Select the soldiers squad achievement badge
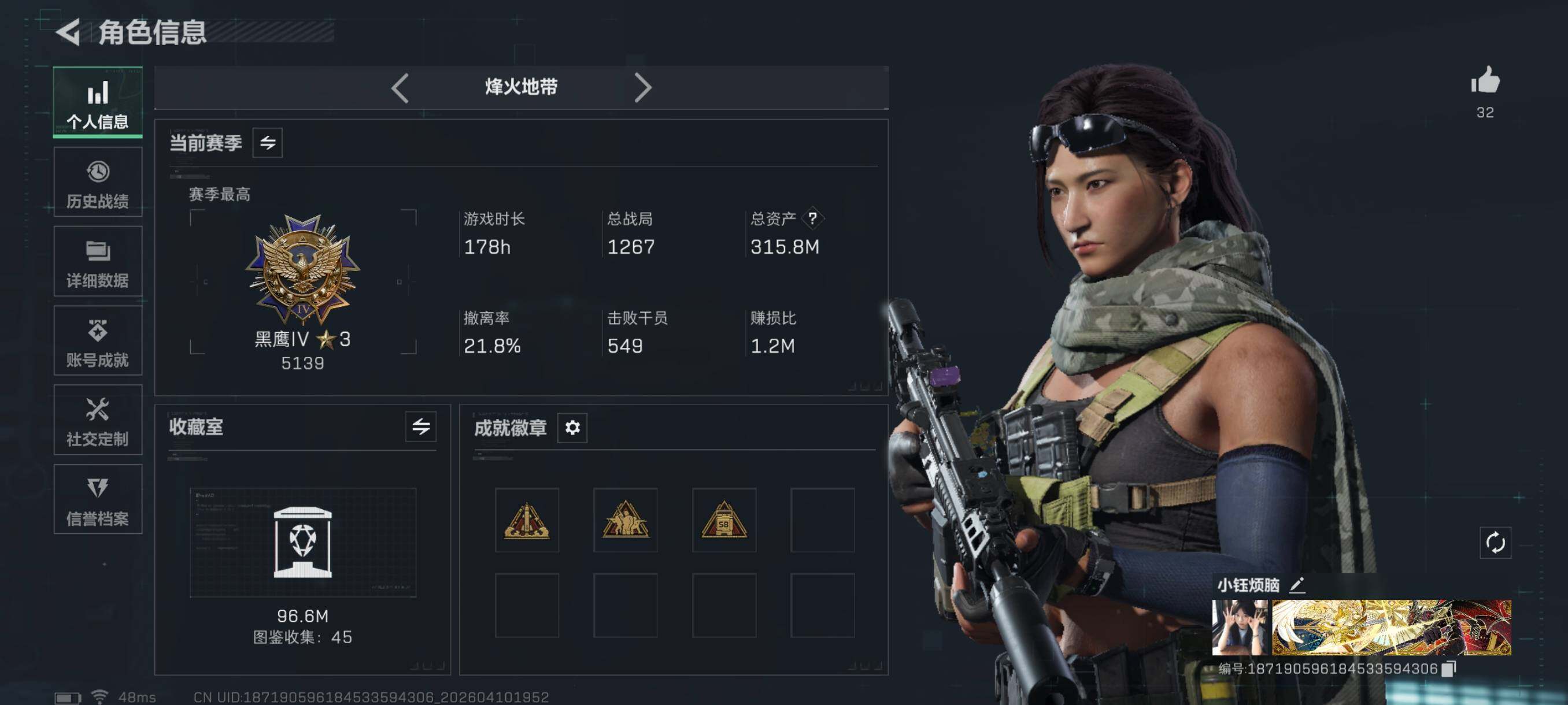The image size is (1568, 705). (x=625, y=521)
